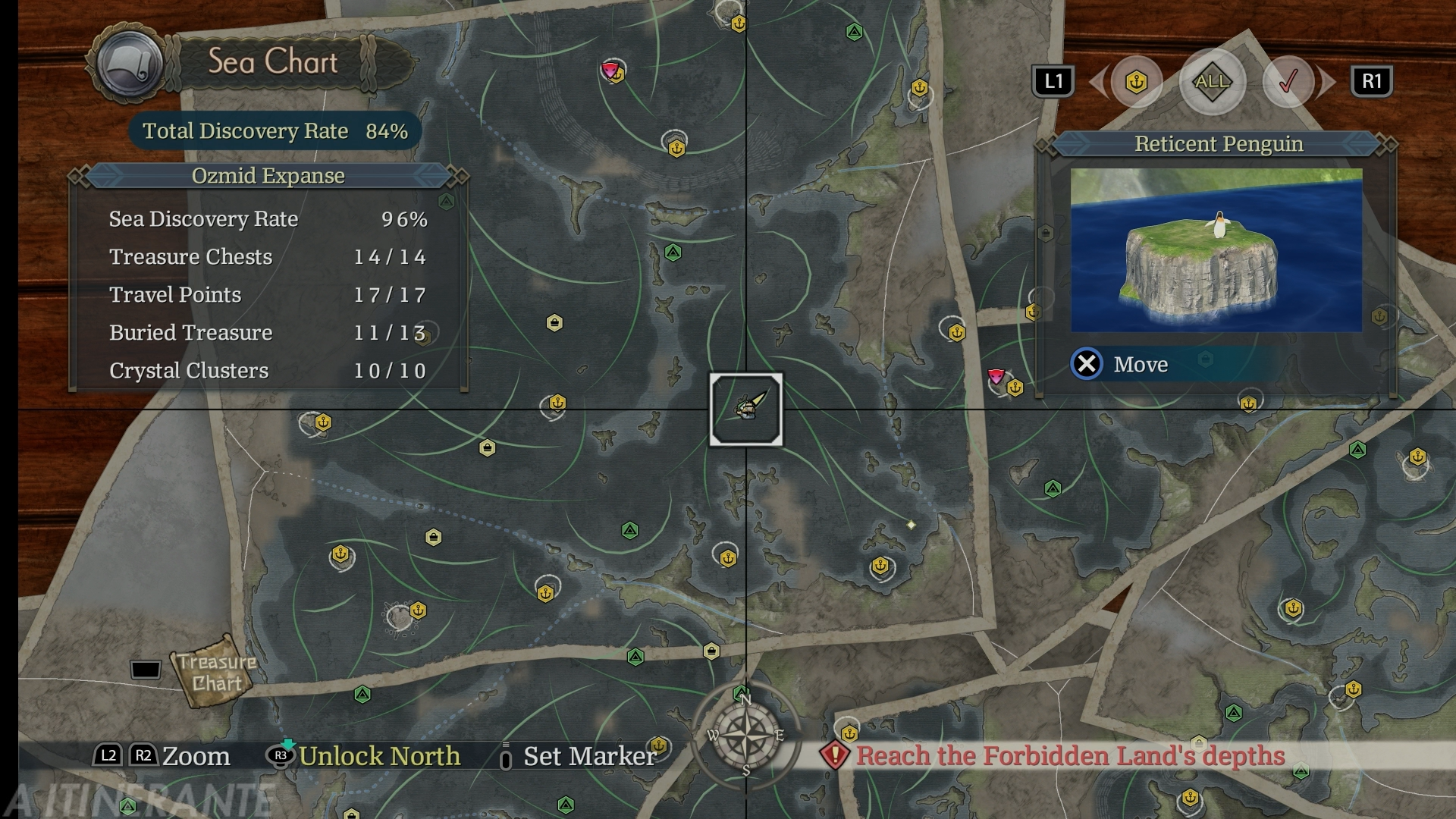
Task: Select the anchor travel point filter
Action: 1136,82
